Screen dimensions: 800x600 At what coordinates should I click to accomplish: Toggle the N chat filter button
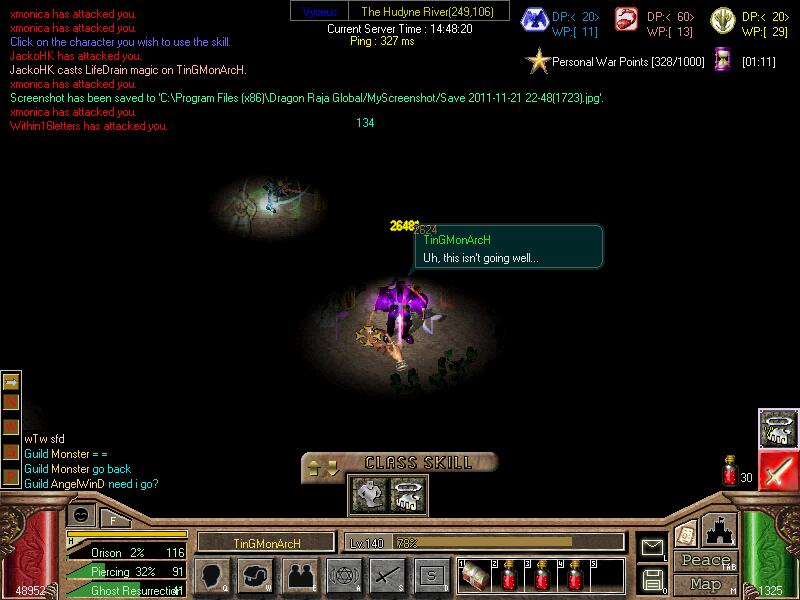point(12,401)
